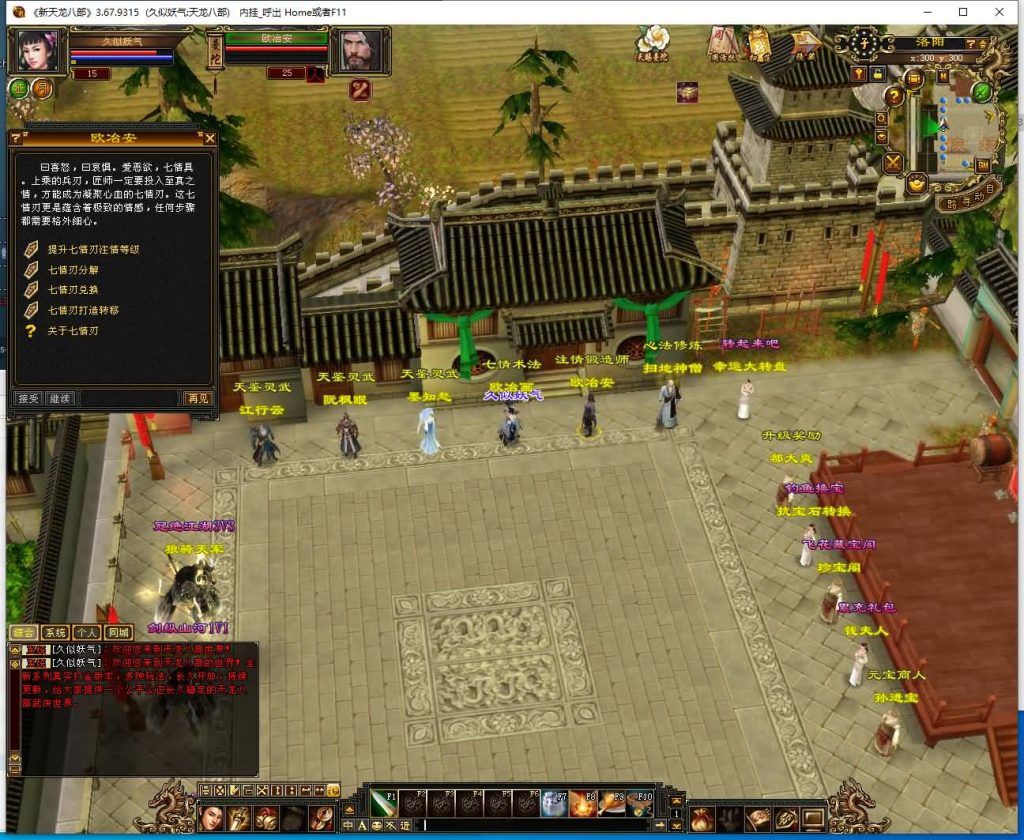
Task: Open the crossed swords icon by minimap
Action: (x=892, y=162)
